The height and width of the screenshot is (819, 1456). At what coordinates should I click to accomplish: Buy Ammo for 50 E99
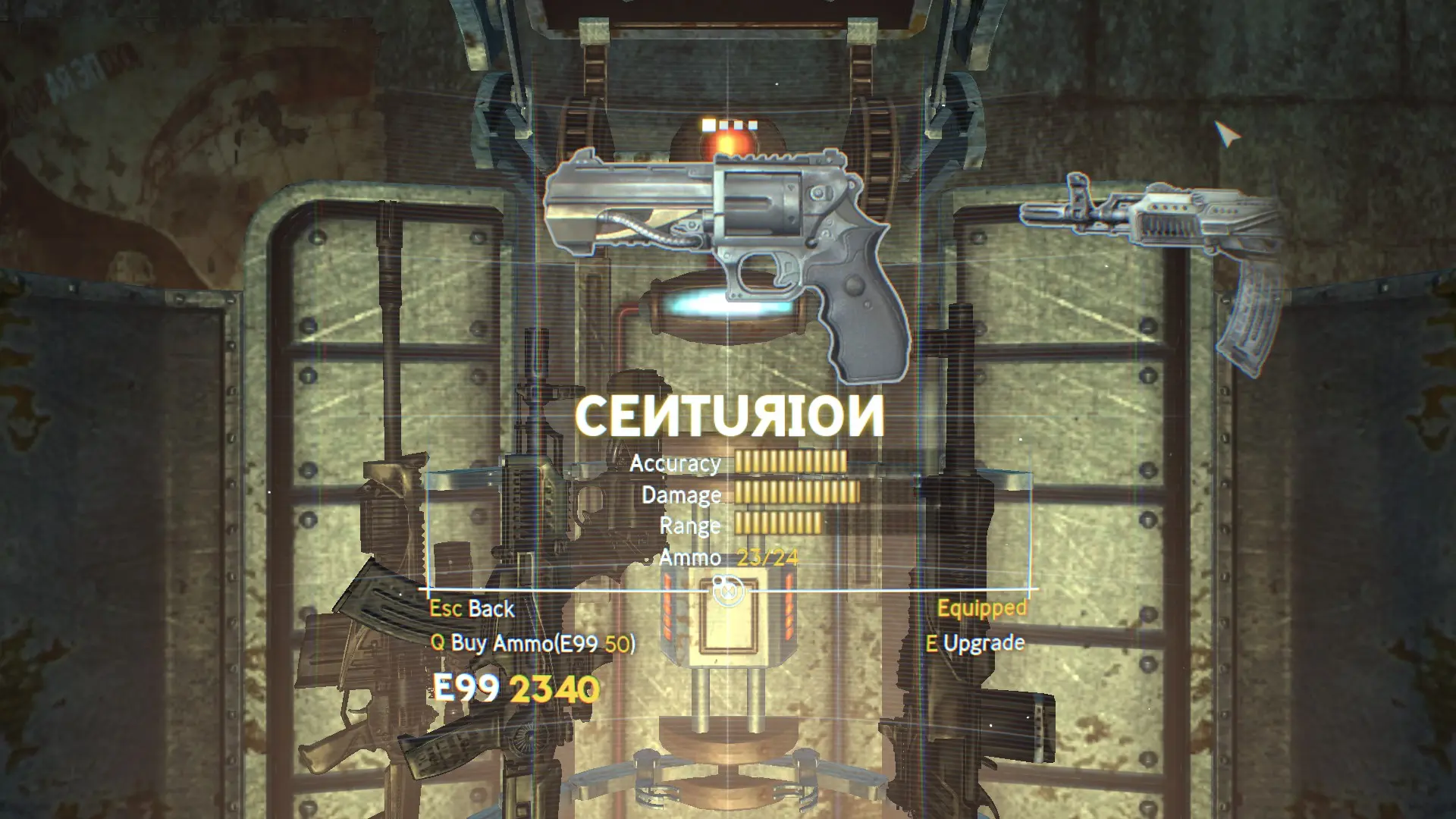533,643
